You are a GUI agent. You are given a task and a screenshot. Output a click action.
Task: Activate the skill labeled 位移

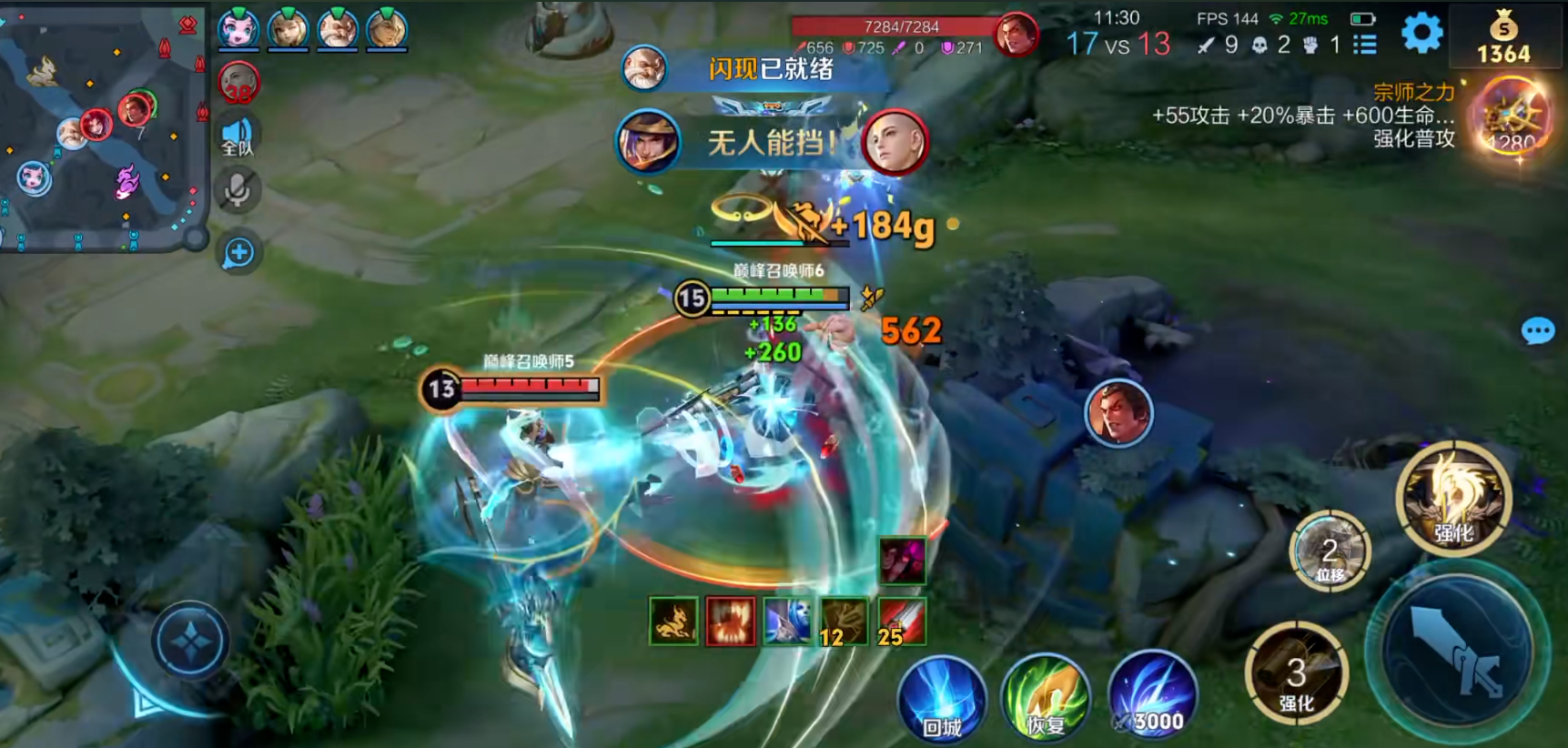click(x=1330, y=553)
